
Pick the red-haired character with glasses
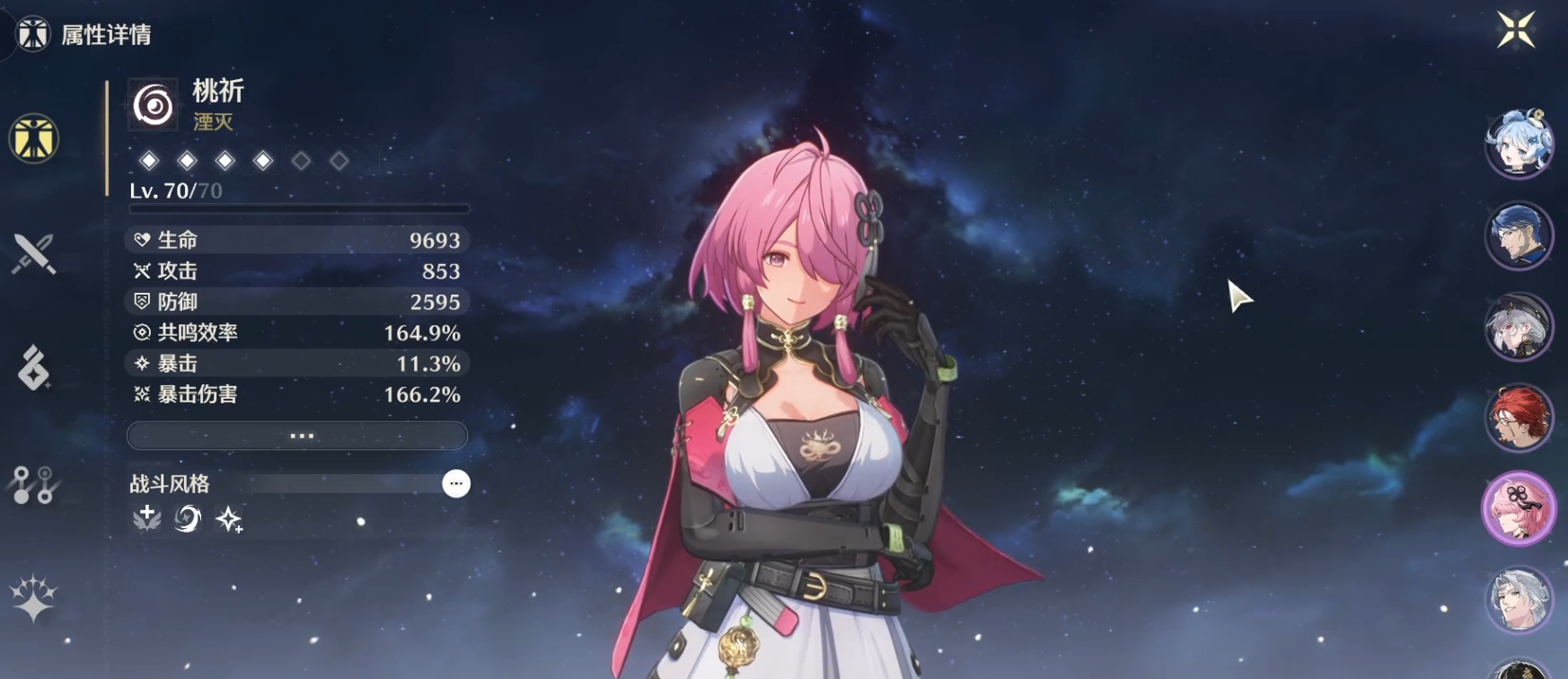pos(1519,418)
